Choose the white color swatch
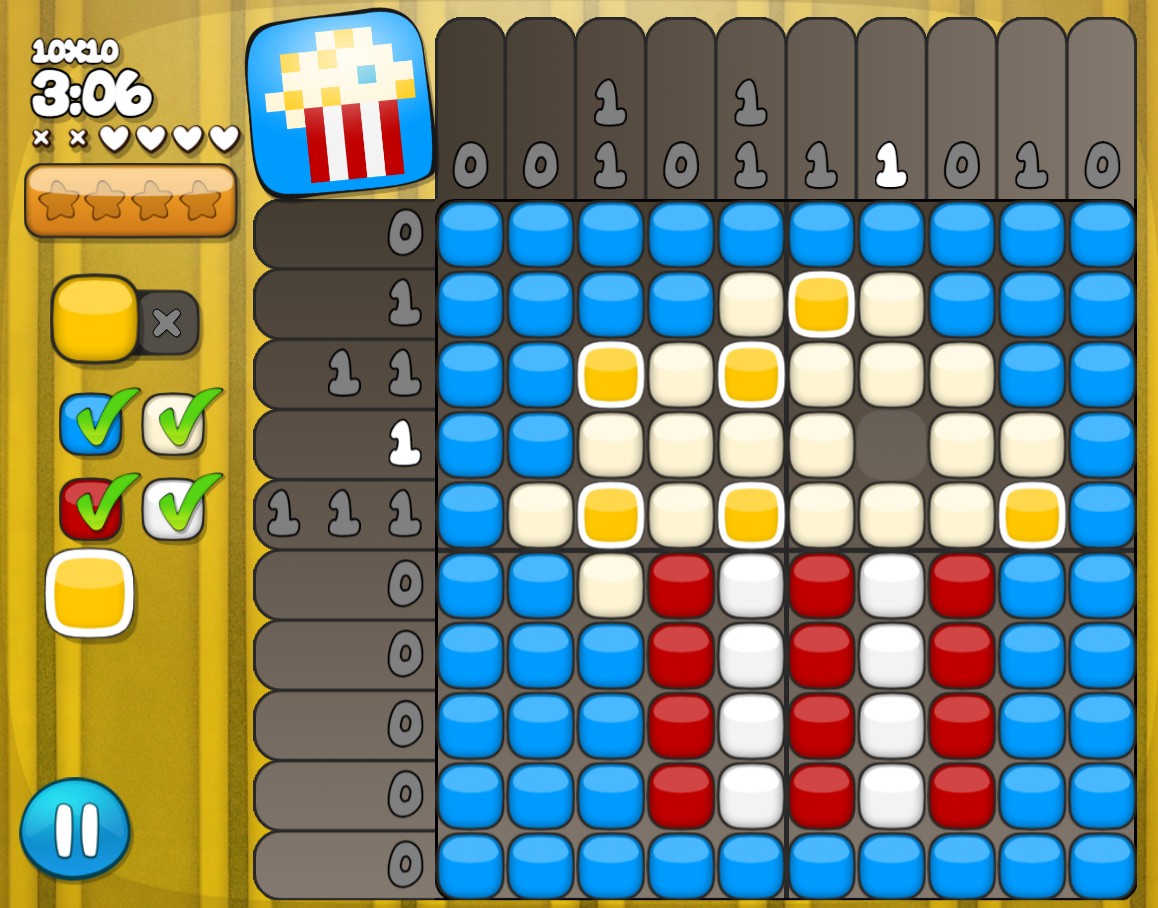Image resolution: width=1158 pixels, height=908 pixels. tap(174, 508)
